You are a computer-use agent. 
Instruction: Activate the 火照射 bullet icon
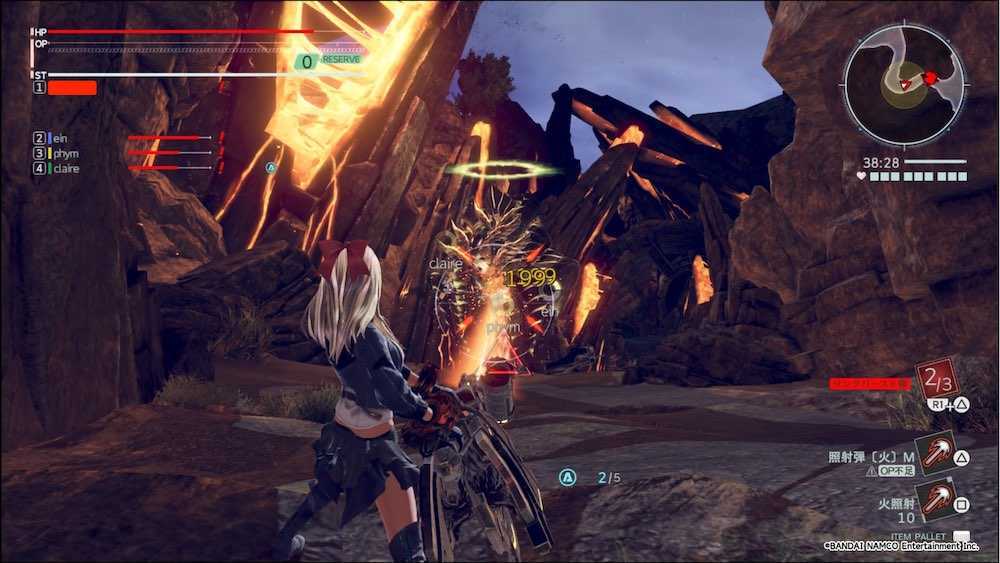click(935, 498)
